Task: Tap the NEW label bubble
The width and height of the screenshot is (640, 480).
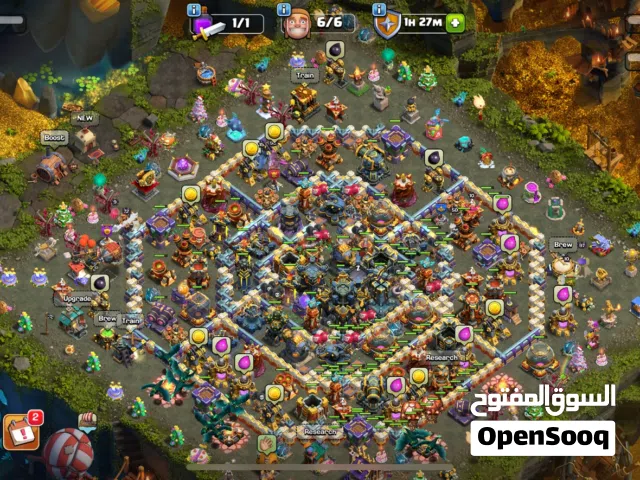Action: (84, 116)
